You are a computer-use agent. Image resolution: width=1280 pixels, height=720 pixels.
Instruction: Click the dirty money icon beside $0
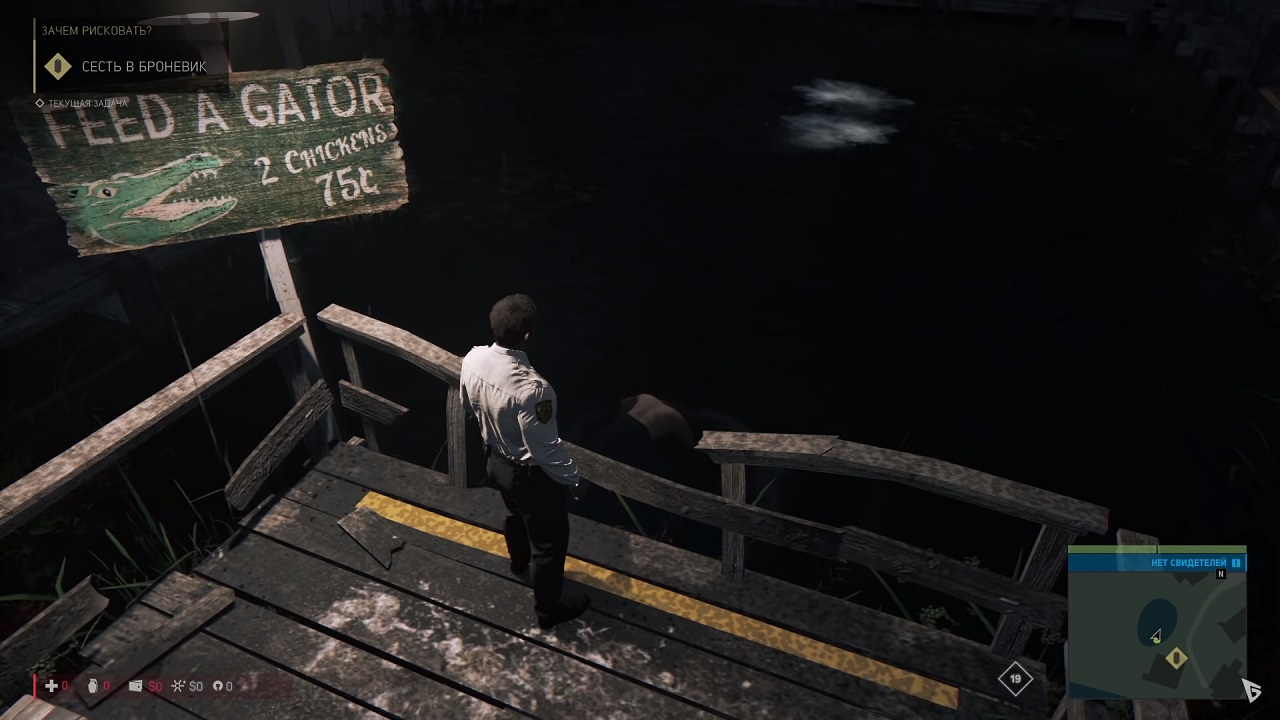[x=180, y=687]
